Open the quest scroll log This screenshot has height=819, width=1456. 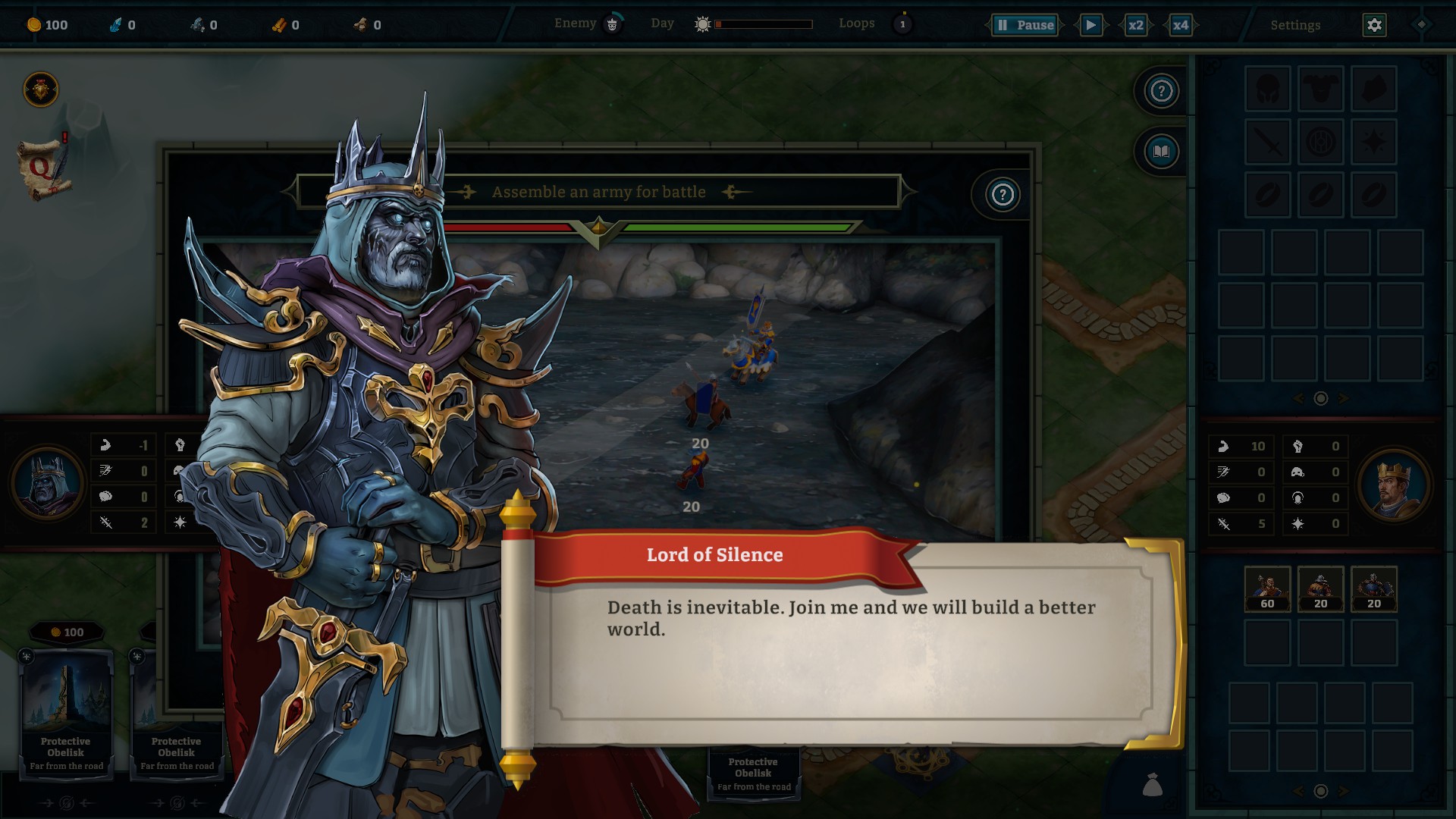pyautogui.click(x=44, y=169)
